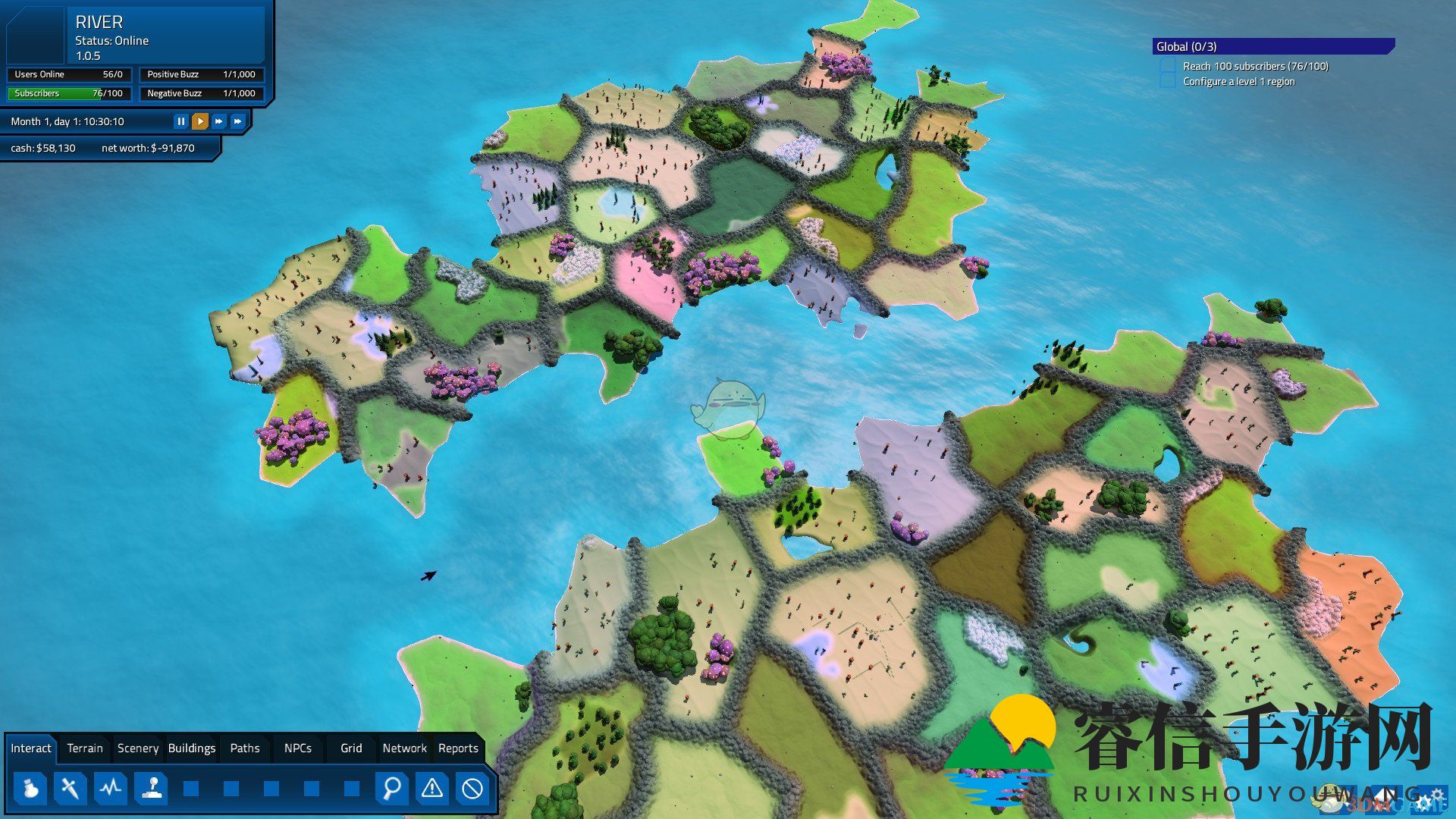
Task: Open the Network tab
Action: pyautogui.click(x=404, y=748)
